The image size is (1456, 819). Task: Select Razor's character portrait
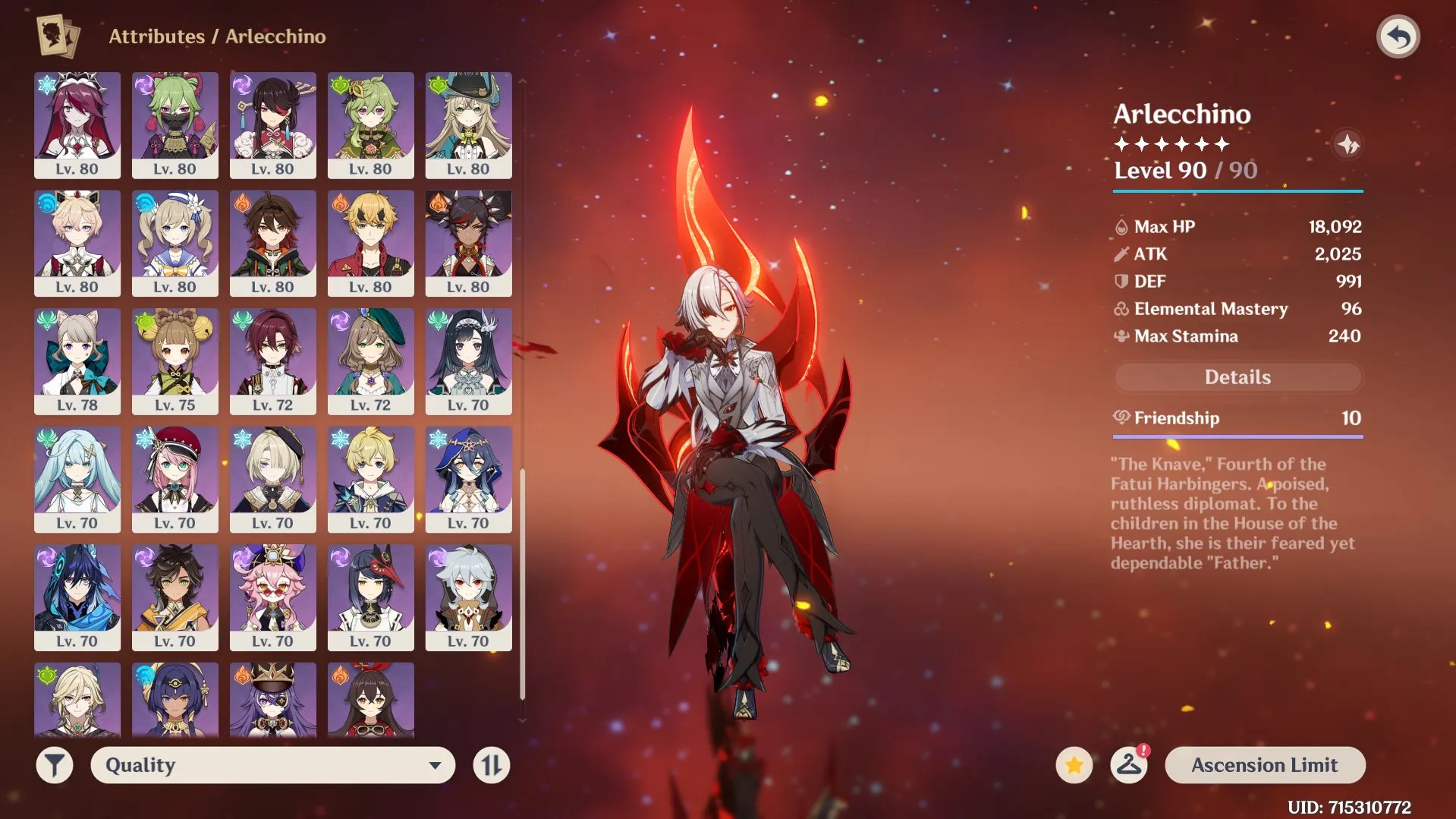[469, 597]
